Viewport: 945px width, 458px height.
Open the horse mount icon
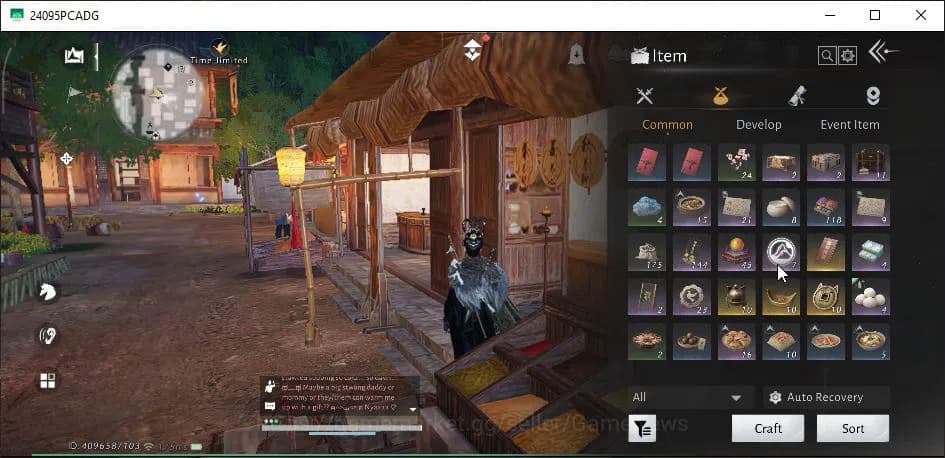tap(47, 291)
